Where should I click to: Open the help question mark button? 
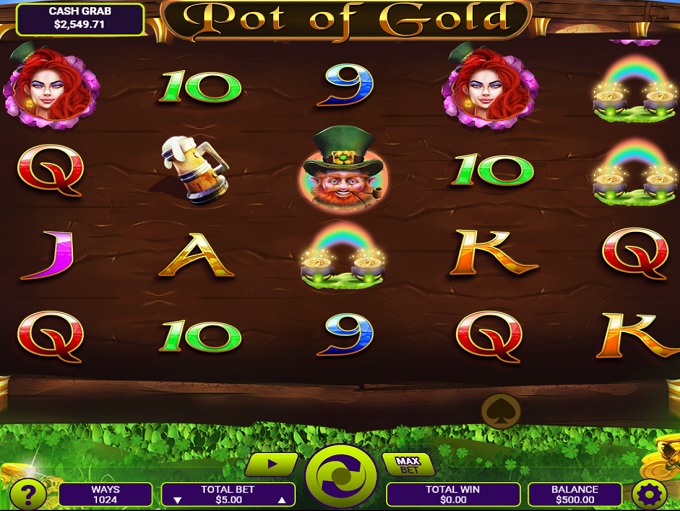29,495
